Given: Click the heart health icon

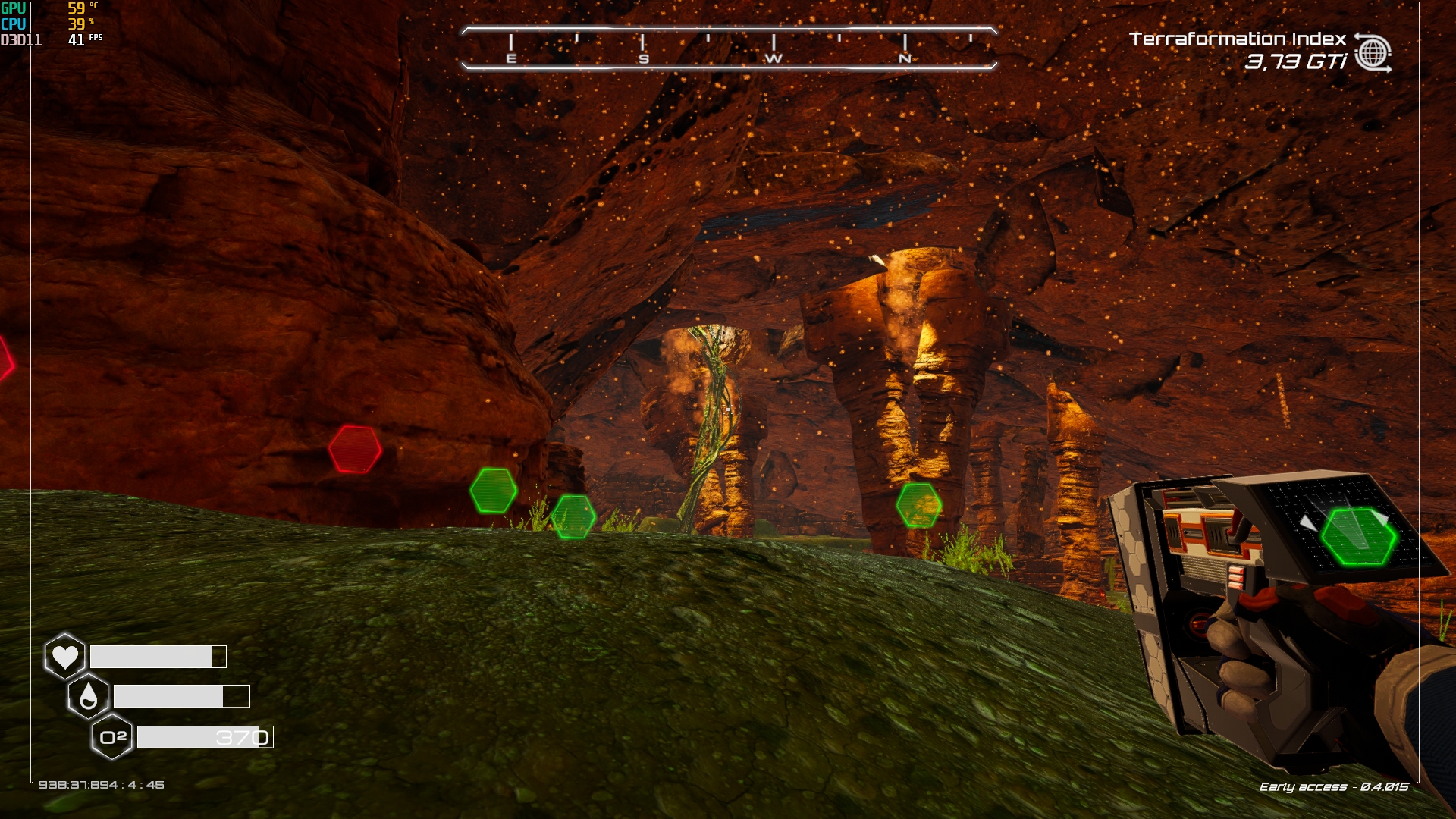Looking at the screenshot, I should 65,656.
